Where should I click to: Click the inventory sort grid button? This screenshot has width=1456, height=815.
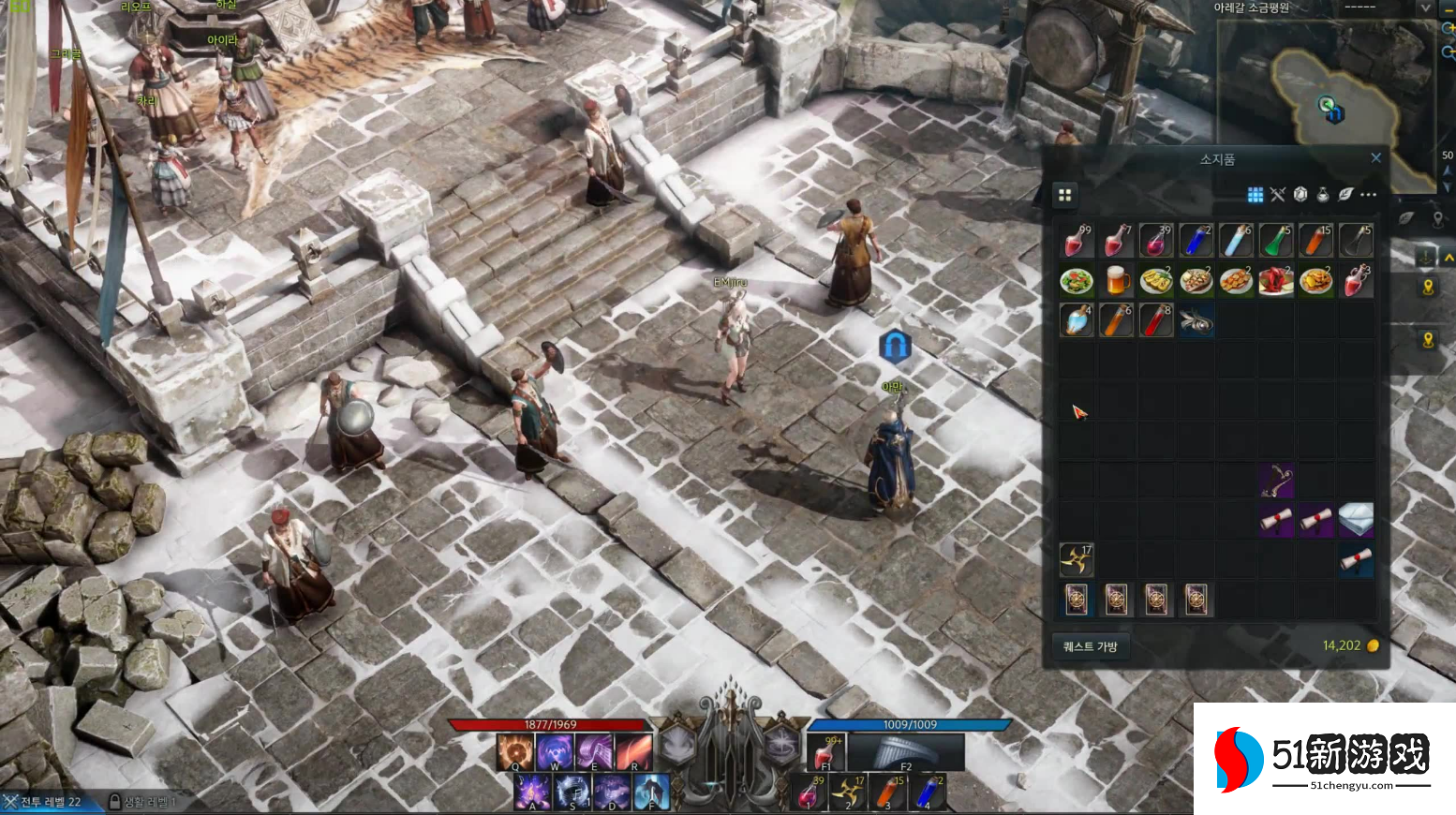(1064, 195)
